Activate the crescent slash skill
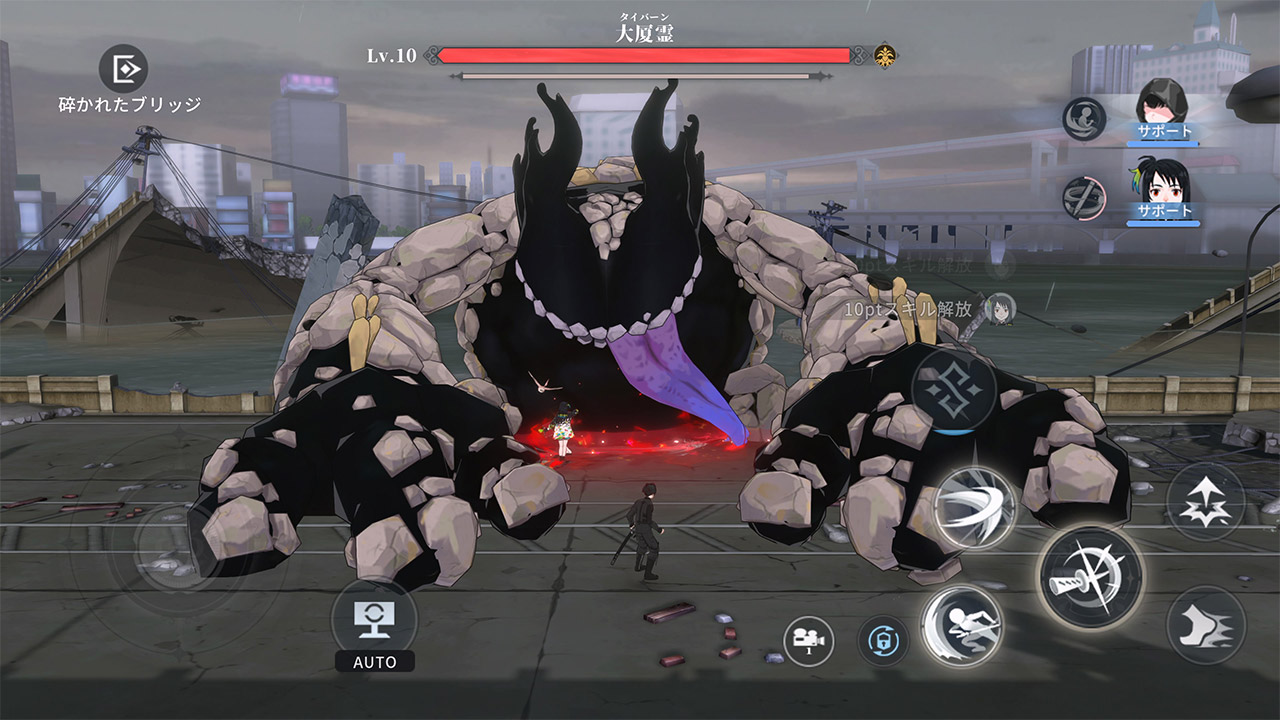 (x=975, y=508)
